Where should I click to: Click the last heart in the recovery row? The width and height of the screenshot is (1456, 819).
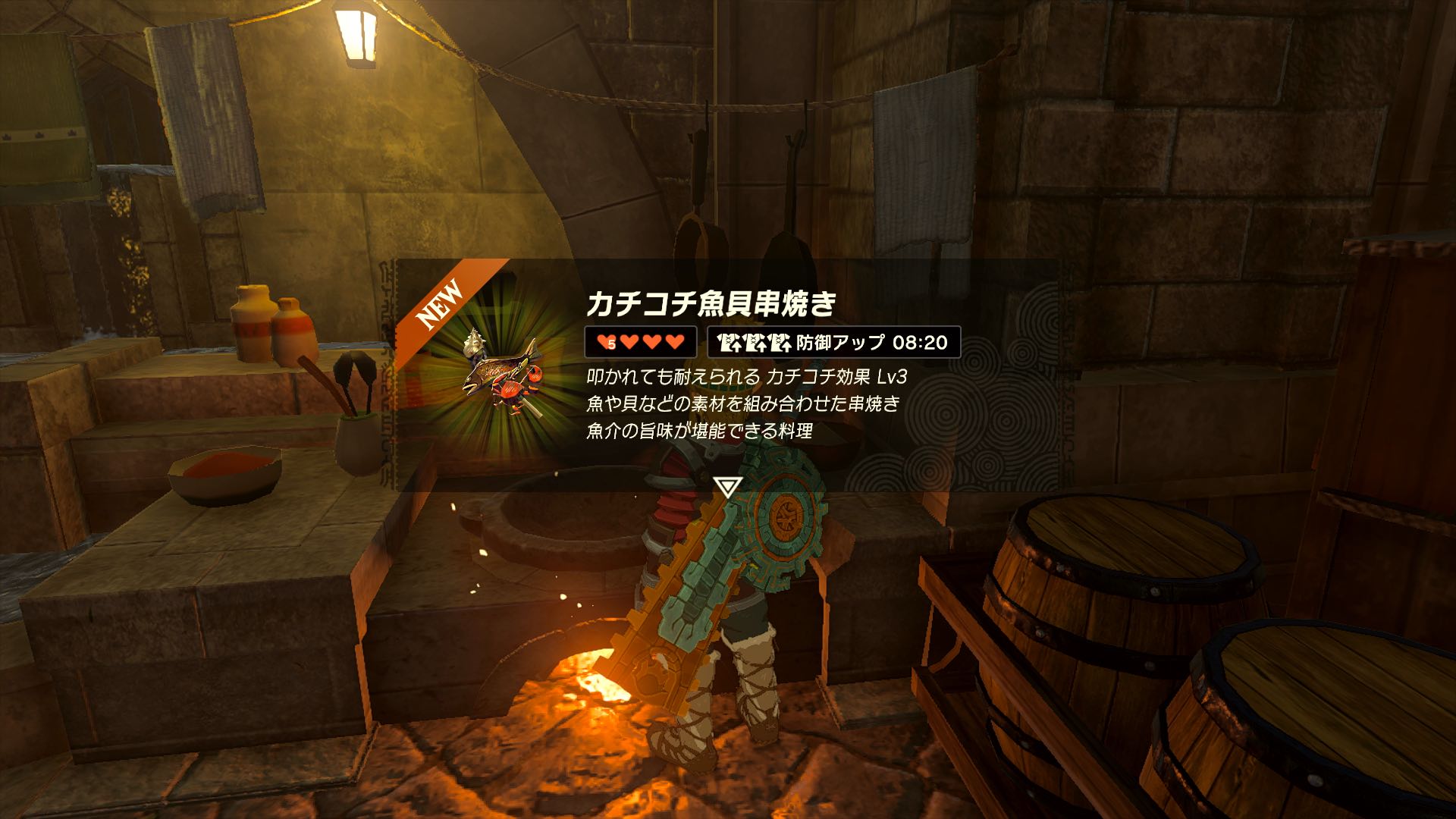point(673,343)
